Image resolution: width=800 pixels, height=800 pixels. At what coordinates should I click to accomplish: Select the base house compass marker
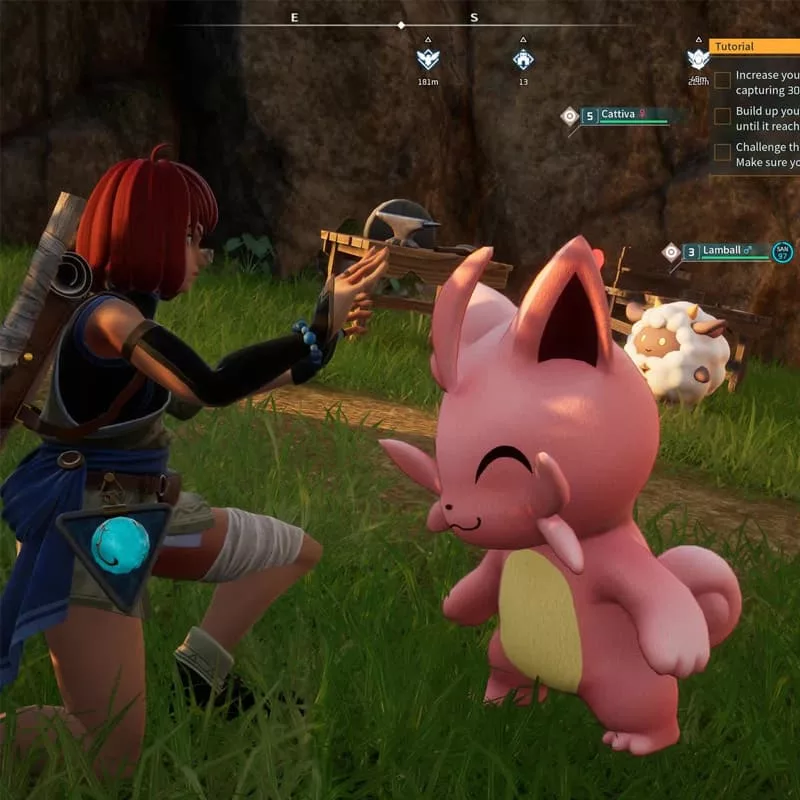click(523, 59)
